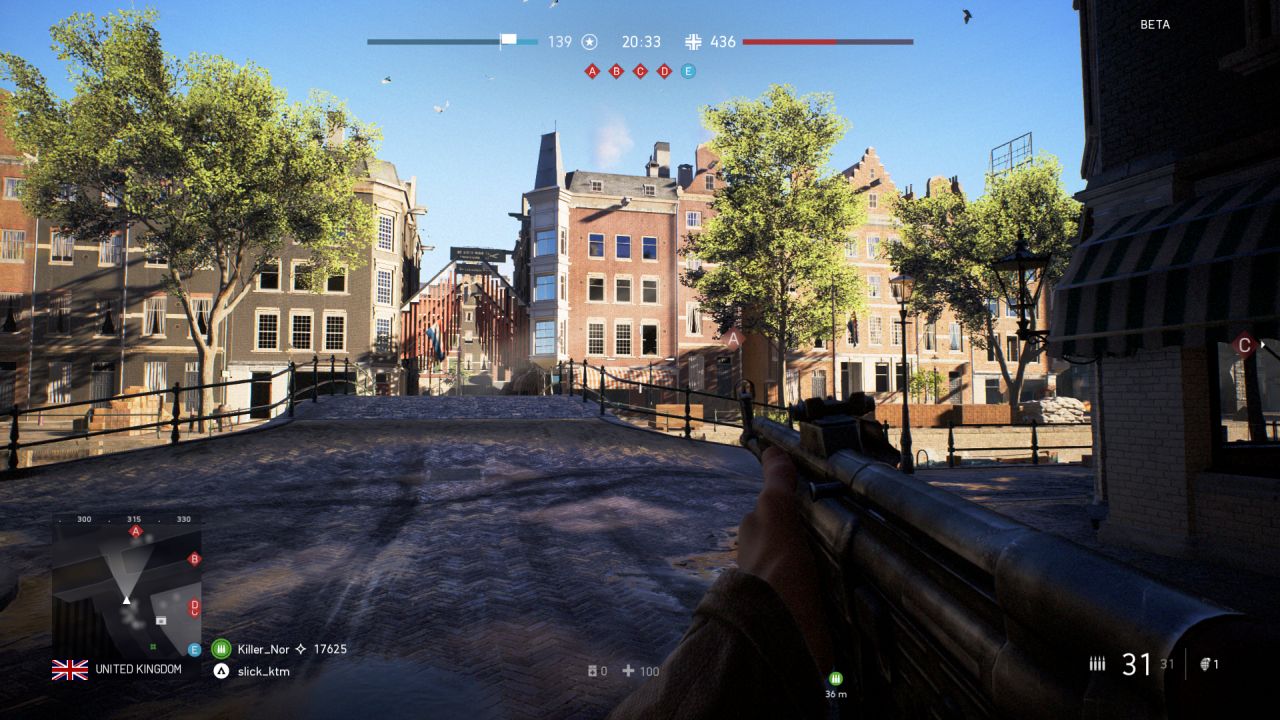This screenshot has width=1280, height=720.
Task: Select objective D flag in the top bar
Action: (x=664, y=71)
